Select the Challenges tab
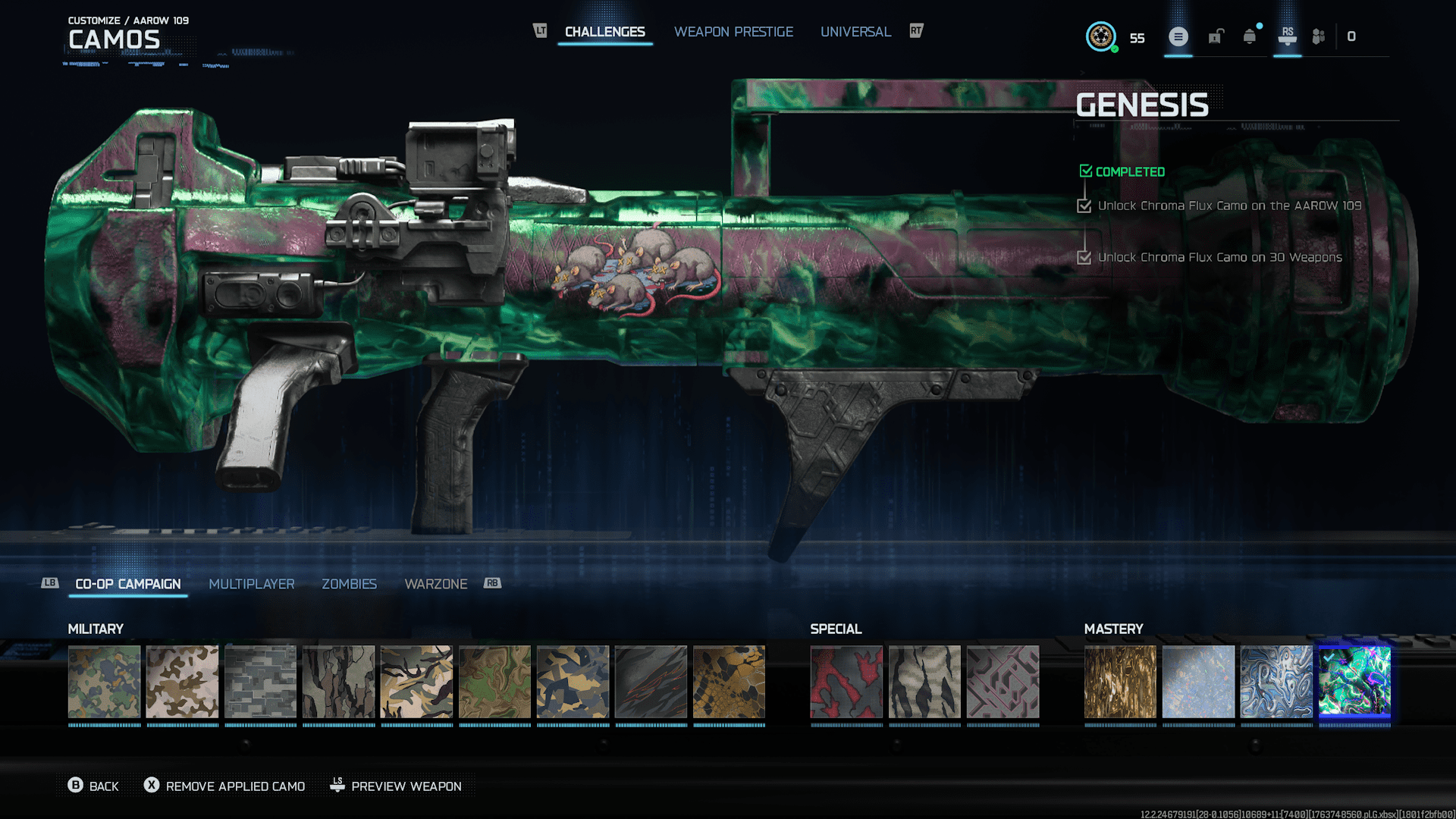This screenshot has height=819, width=1456. (x=604, y=32)
